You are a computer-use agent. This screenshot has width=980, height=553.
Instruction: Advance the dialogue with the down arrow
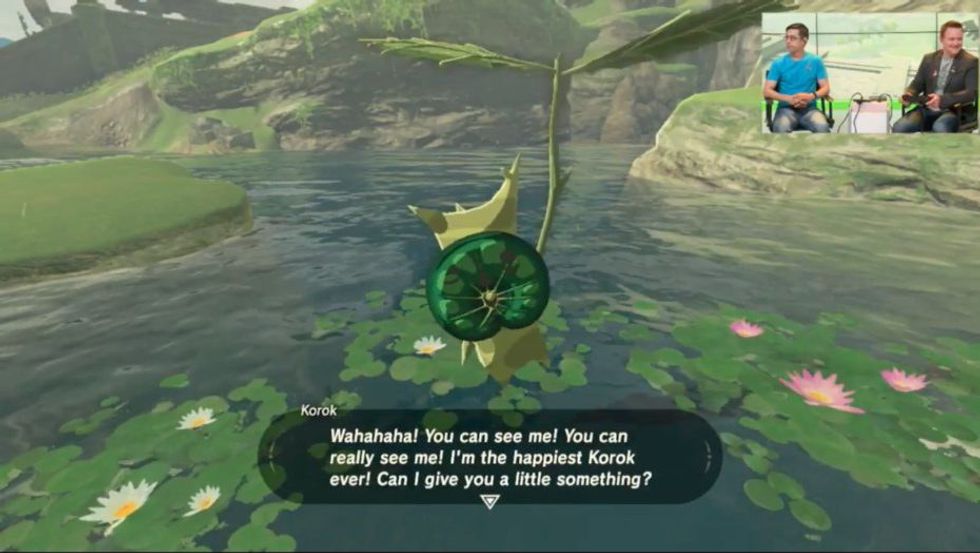[x=489, y=501]
